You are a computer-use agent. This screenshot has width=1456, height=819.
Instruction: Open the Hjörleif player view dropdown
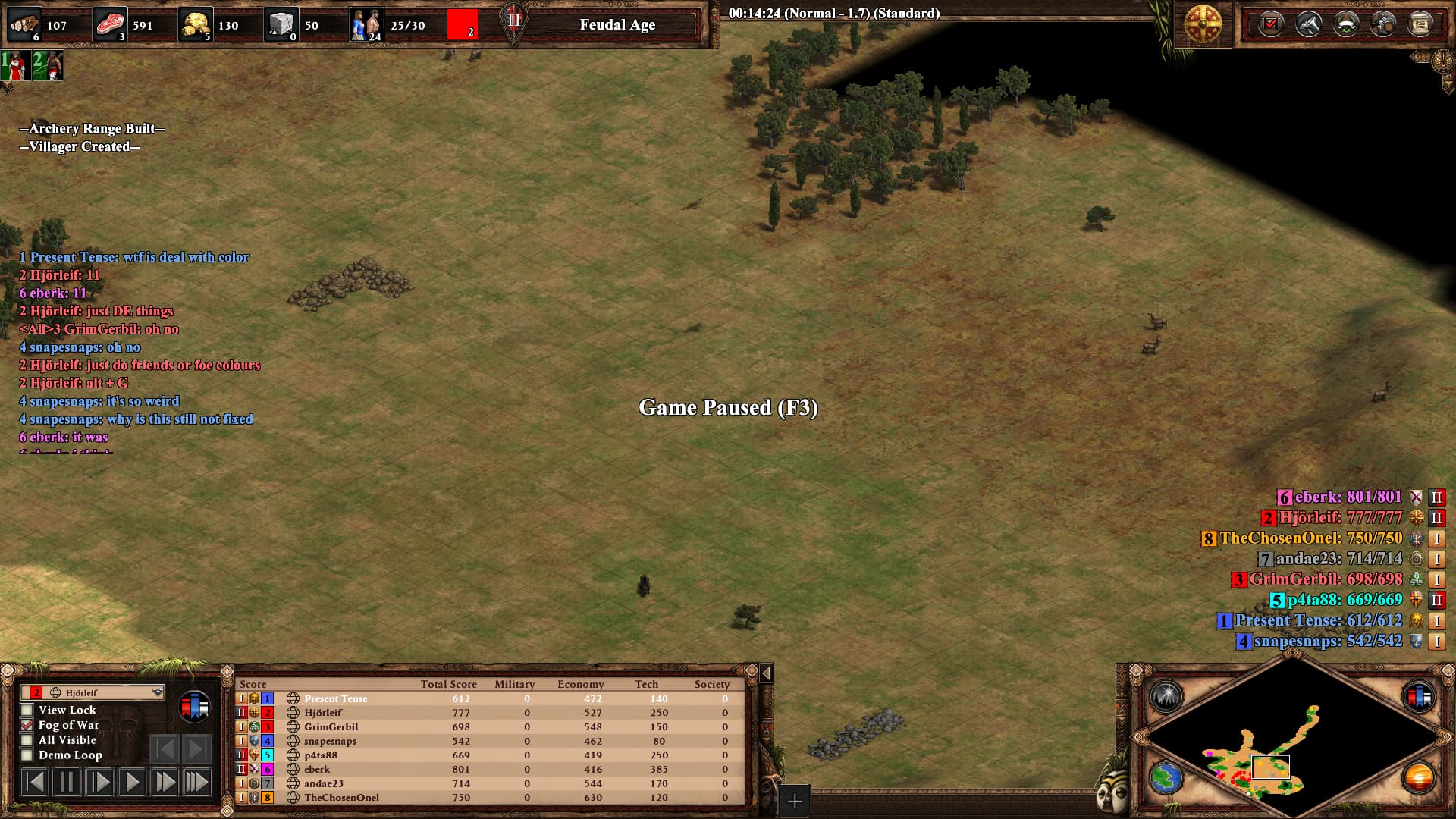tap(157, 692)
